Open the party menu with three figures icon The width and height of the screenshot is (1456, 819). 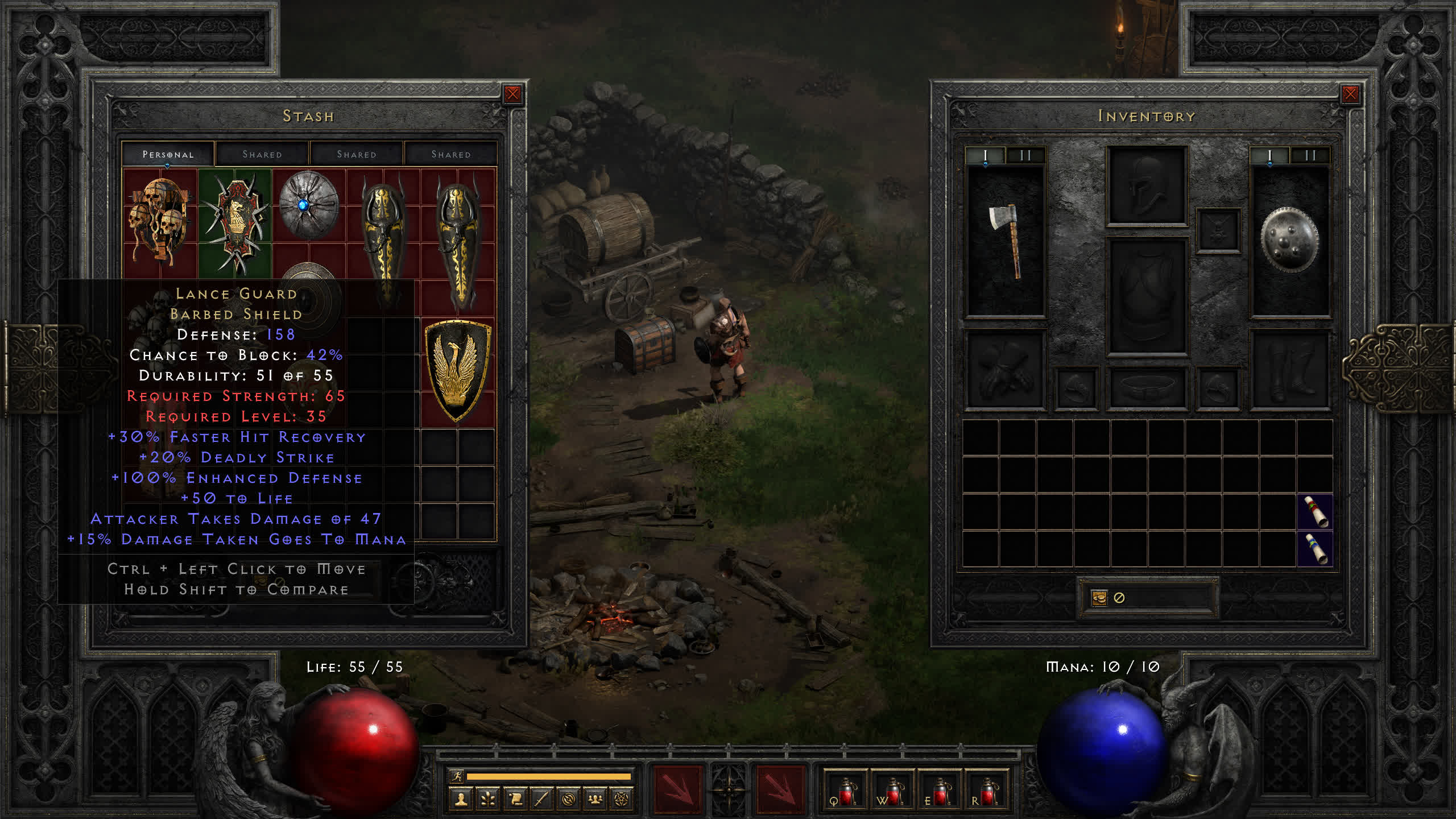[x=595, y=800]
